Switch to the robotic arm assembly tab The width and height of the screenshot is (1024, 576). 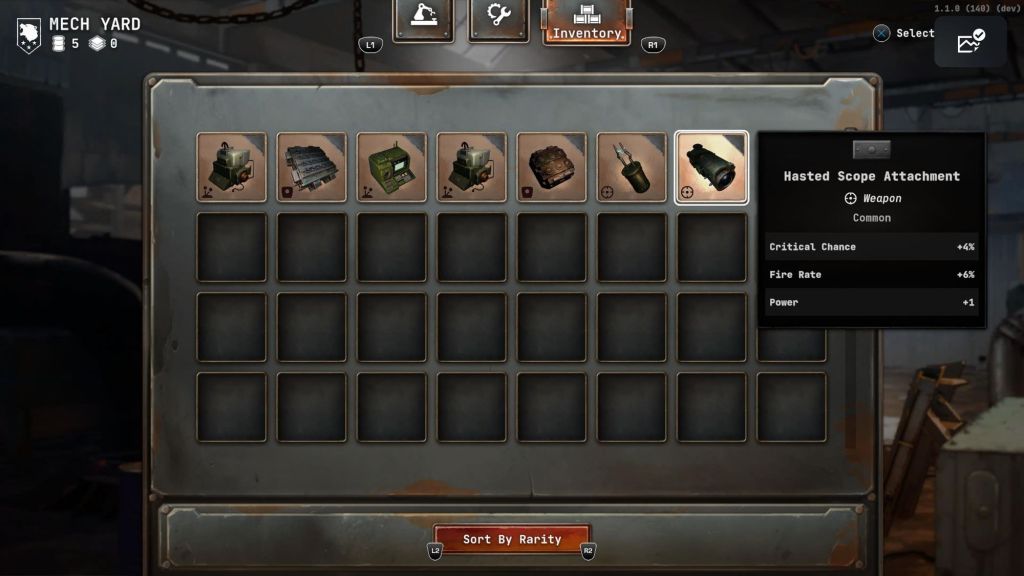(x=422, y=18)
